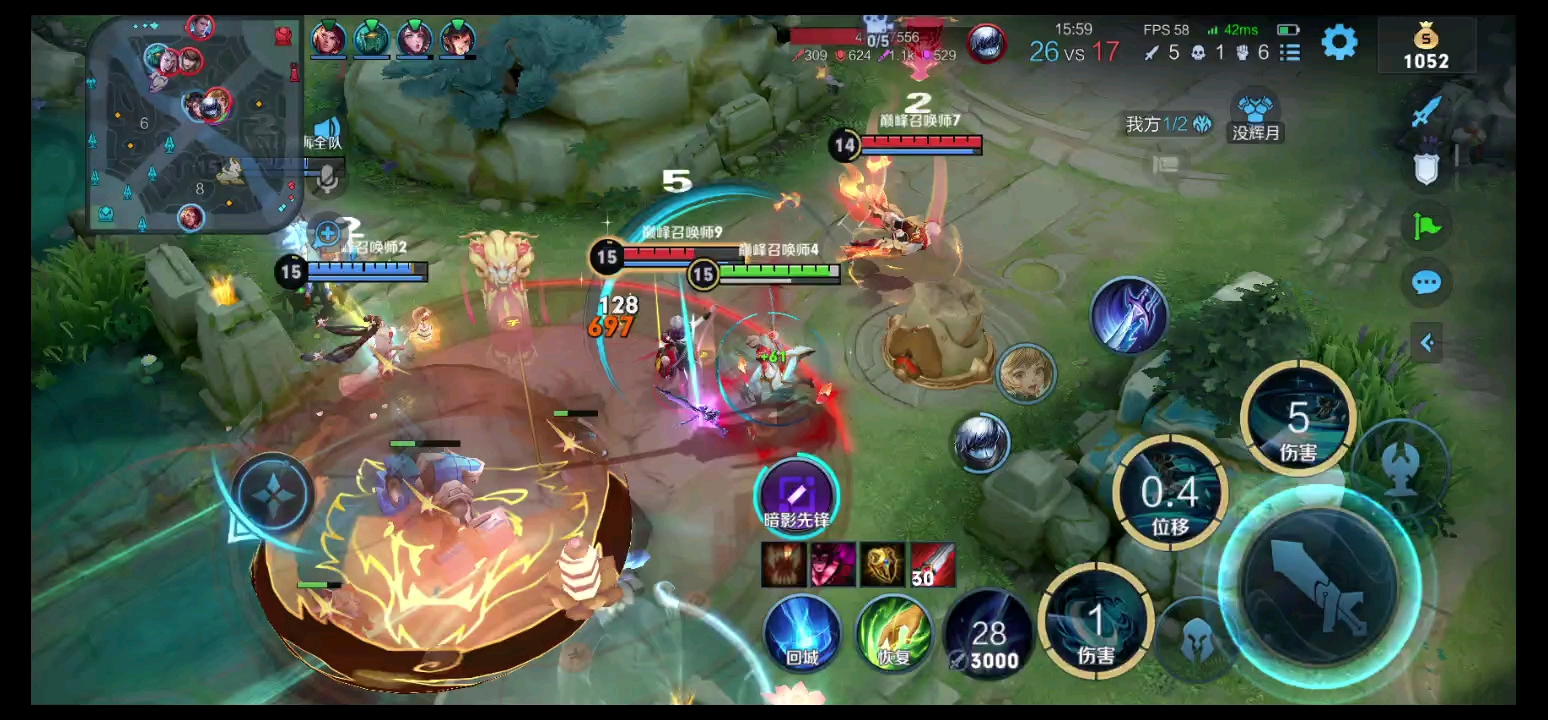Open the settings gear menu
The image size is (1548, 720).
1339,42
